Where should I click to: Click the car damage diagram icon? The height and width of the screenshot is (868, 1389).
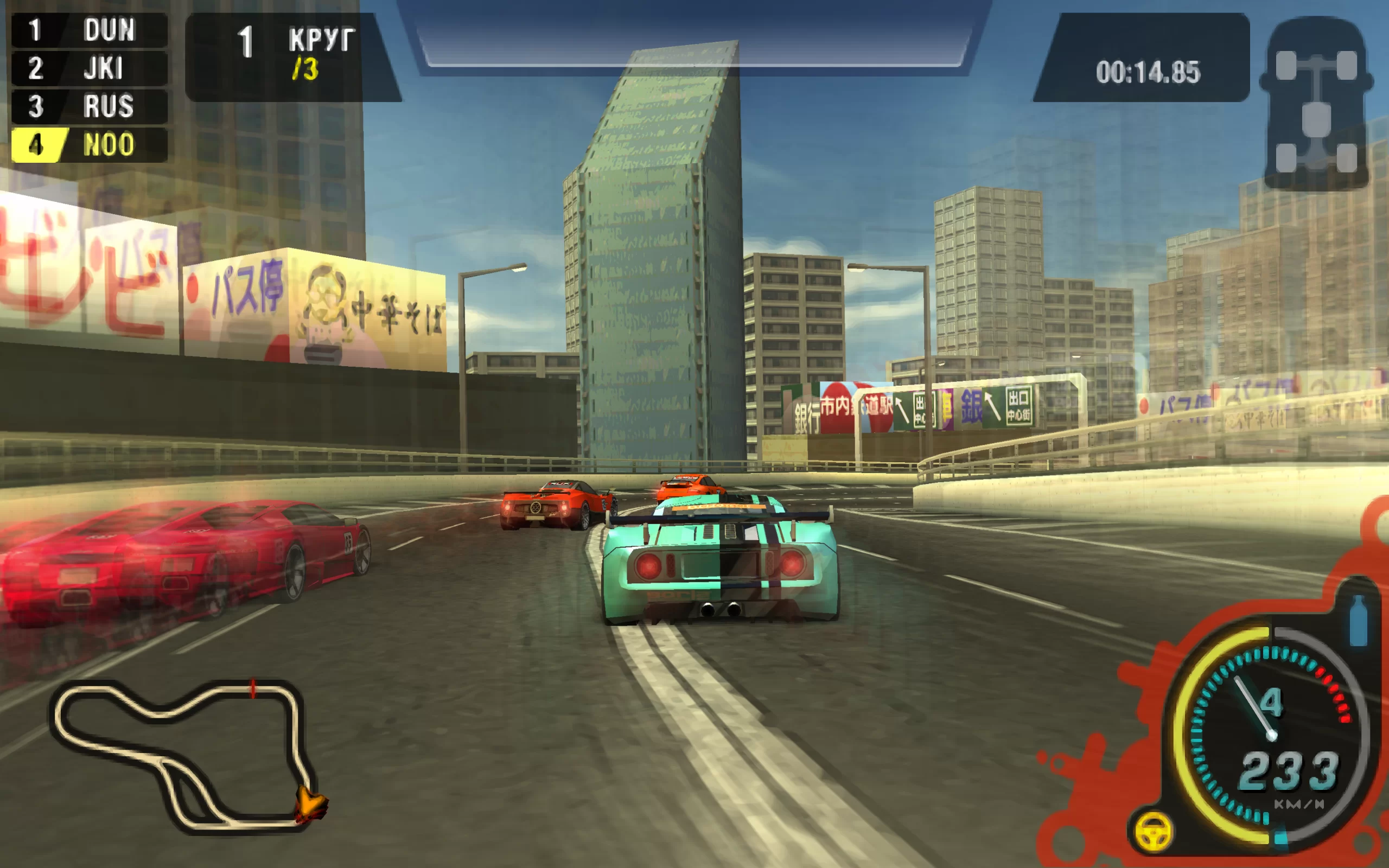(x=1316, y=103)
